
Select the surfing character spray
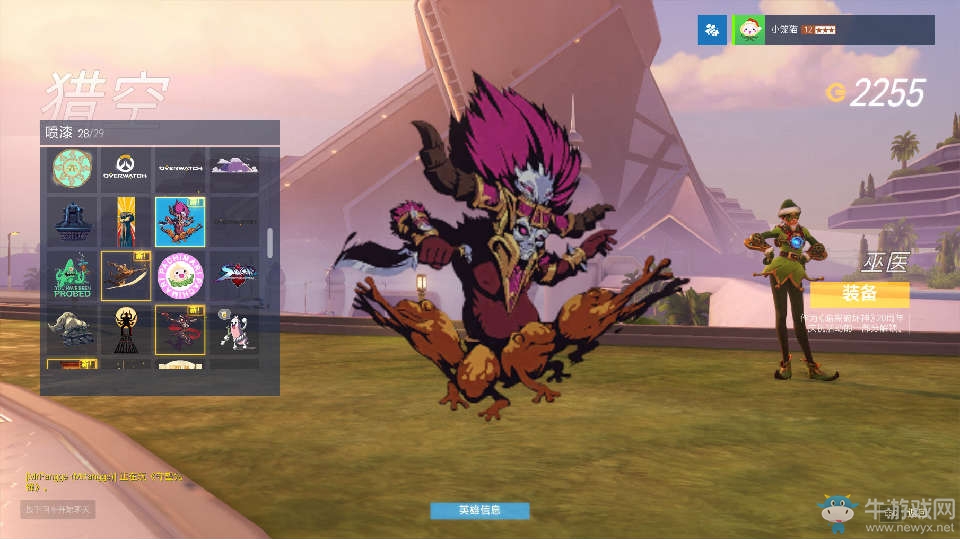[x=126, y=275]
